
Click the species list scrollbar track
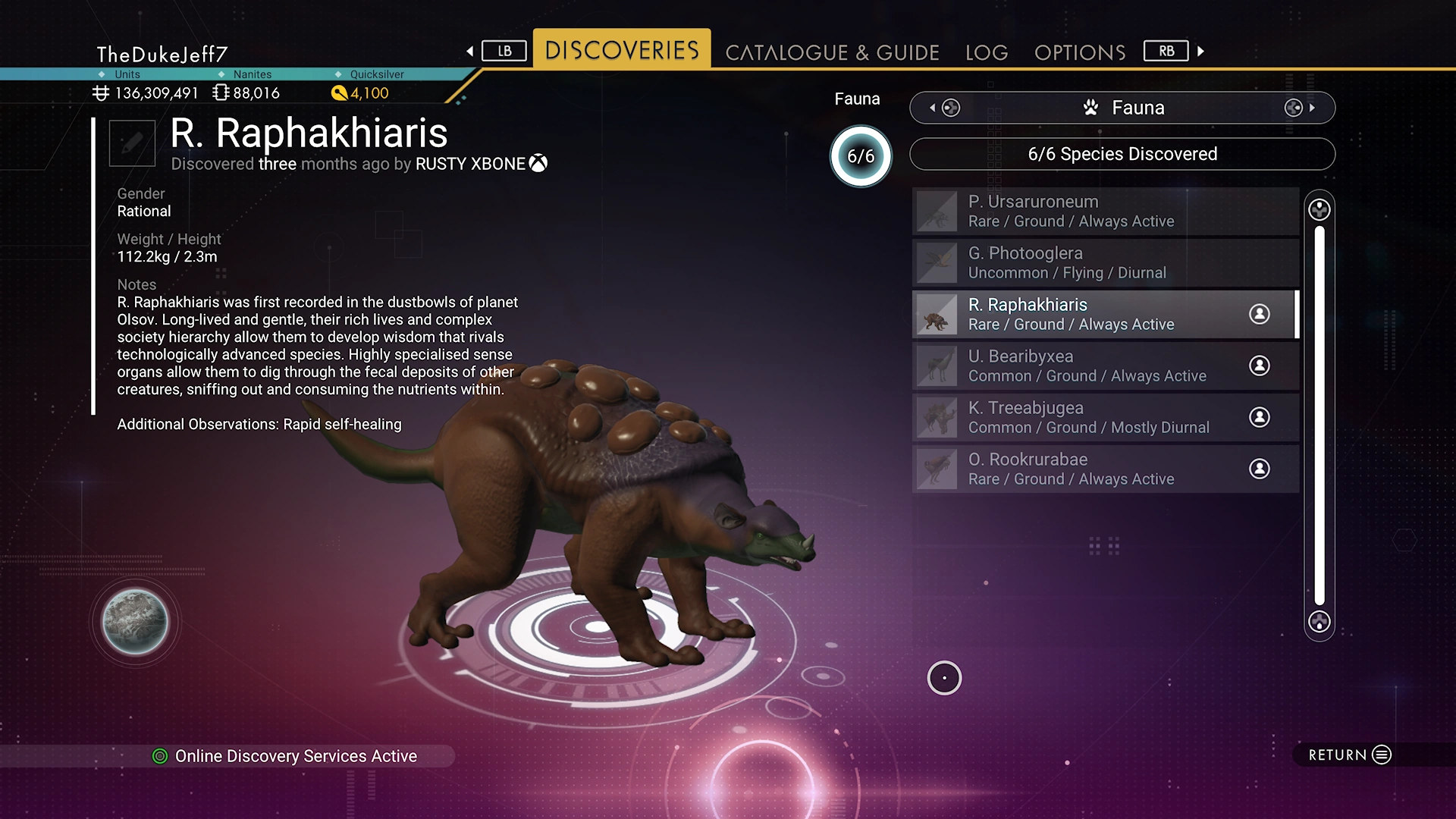pos(1319,416)
